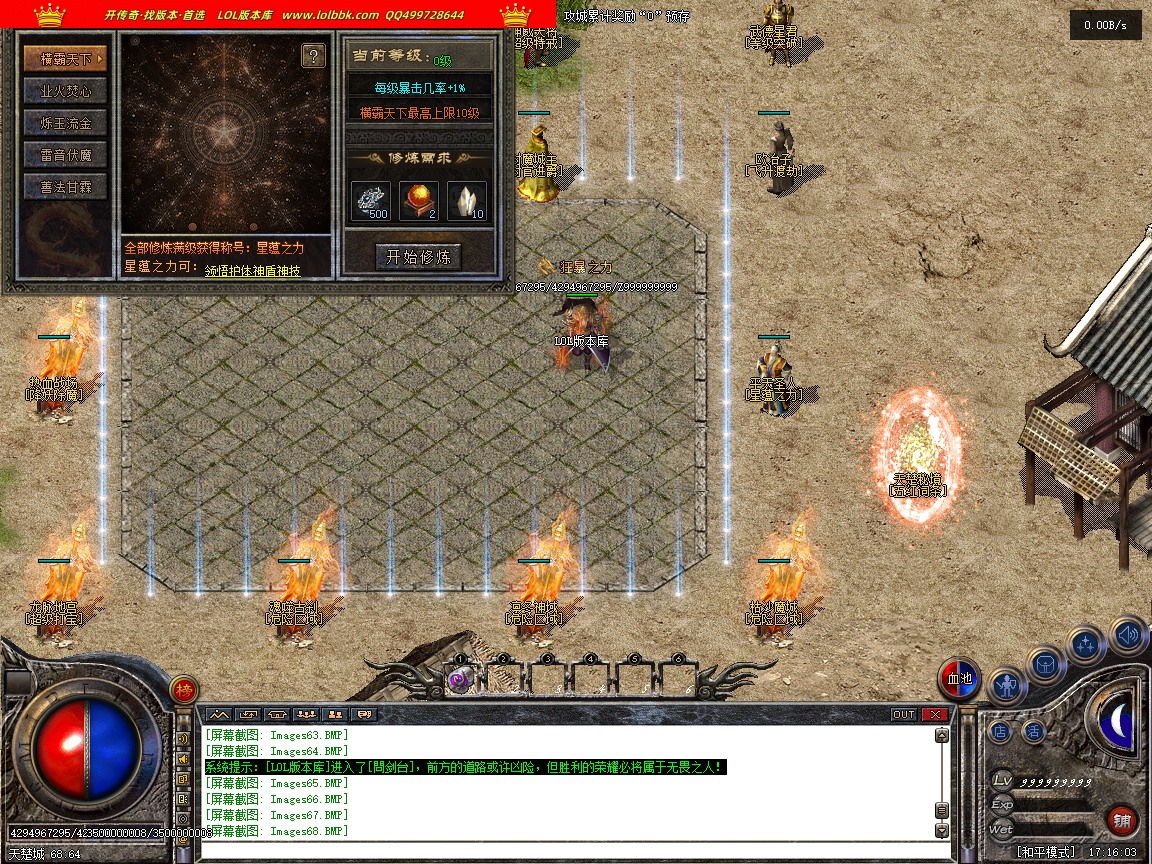Choose the 炼玉流金 cultivation entry
1152x864 pixels.
click(x=65, y=123)
